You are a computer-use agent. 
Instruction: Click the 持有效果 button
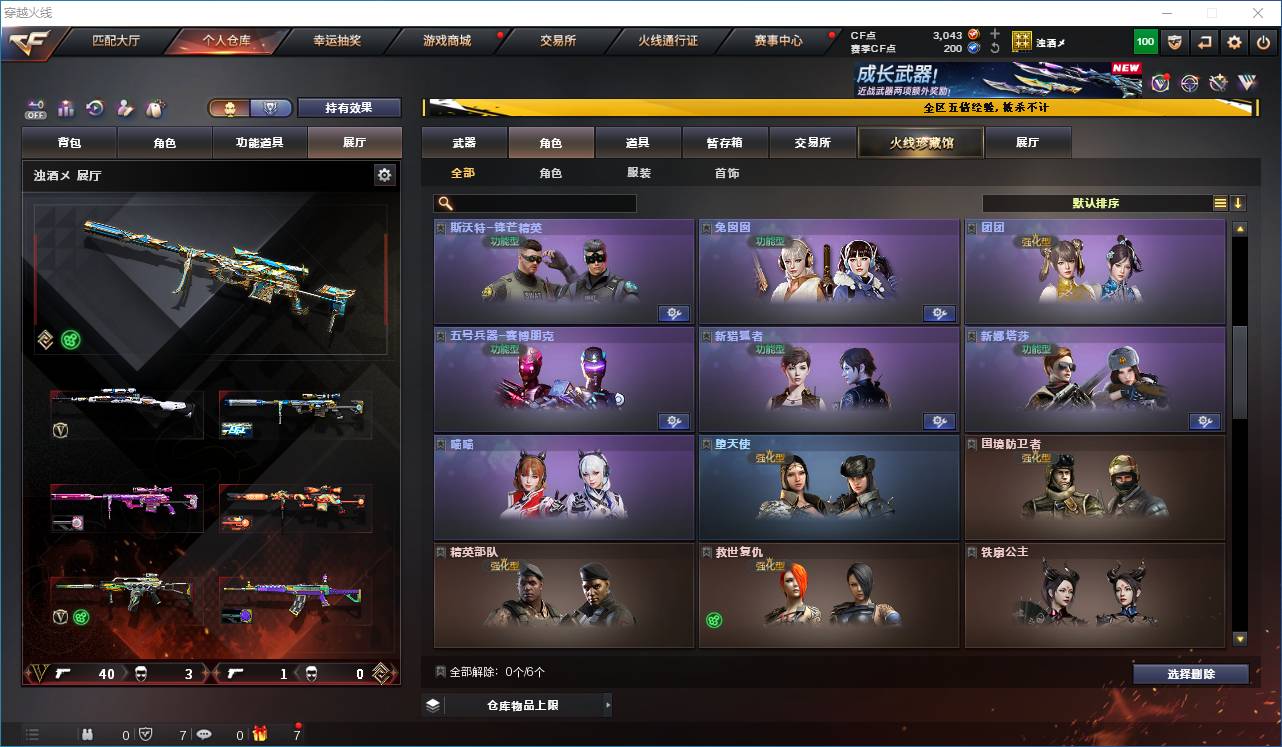click(x=349, y=107)
